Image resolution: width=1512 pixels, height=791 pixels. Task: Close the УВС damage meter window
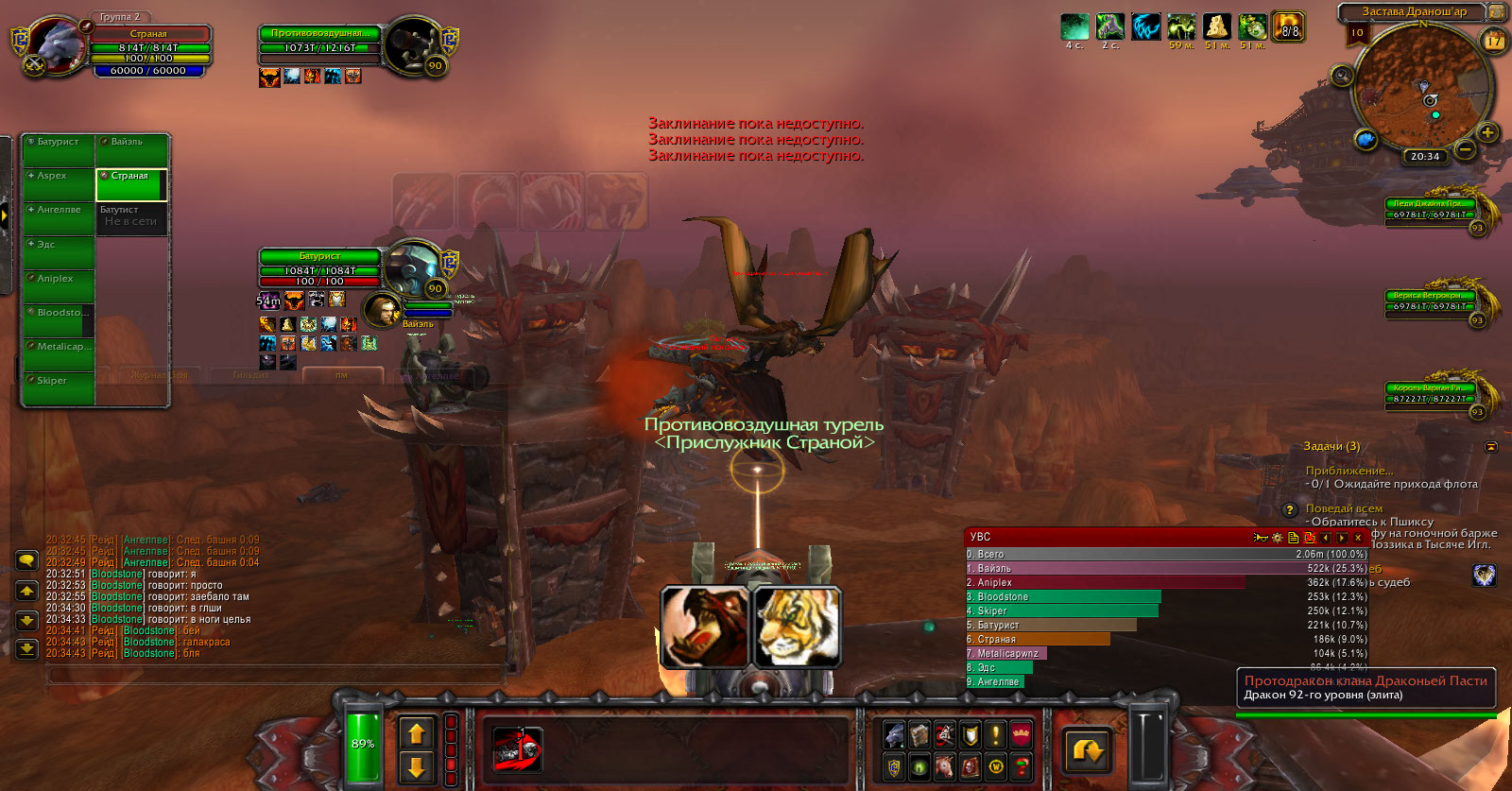tap(1358, 538)
